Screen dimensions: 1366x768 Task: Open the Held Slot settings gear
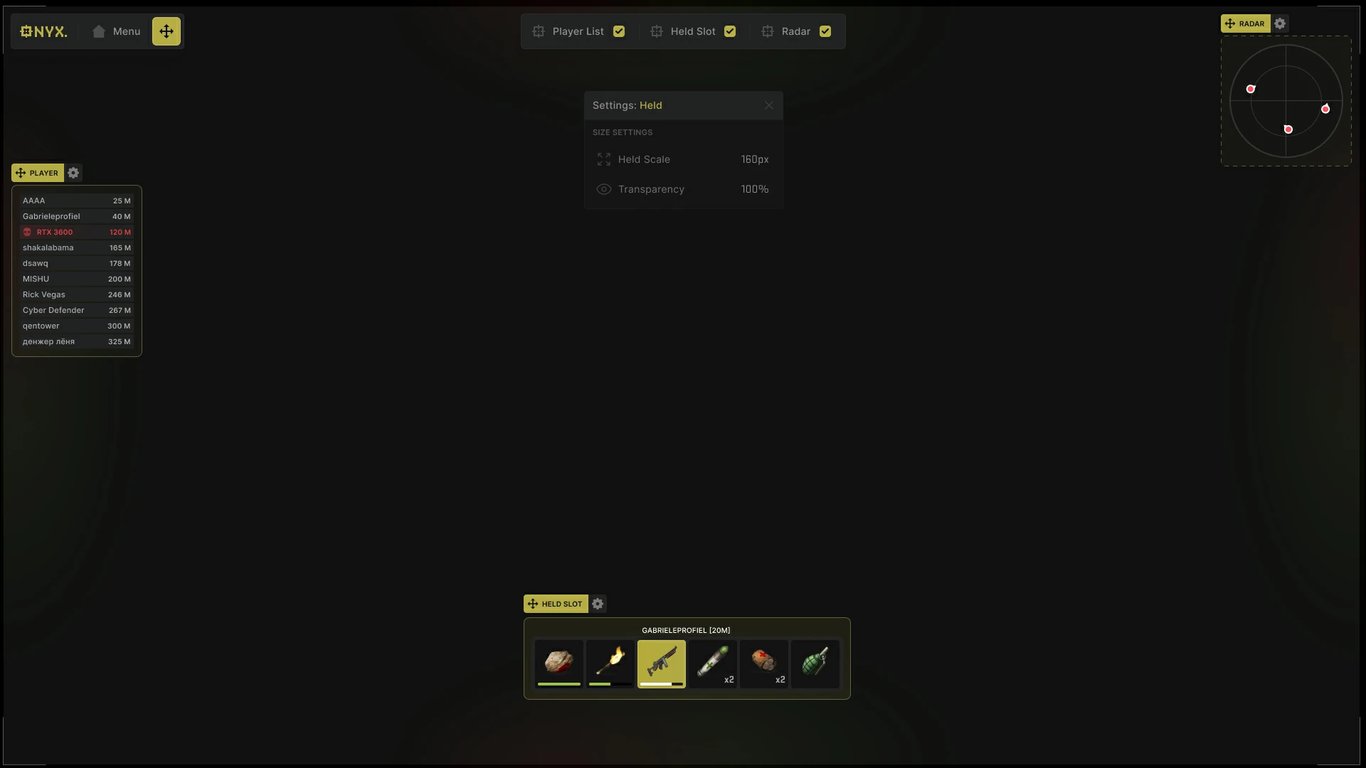click(597, 603)
